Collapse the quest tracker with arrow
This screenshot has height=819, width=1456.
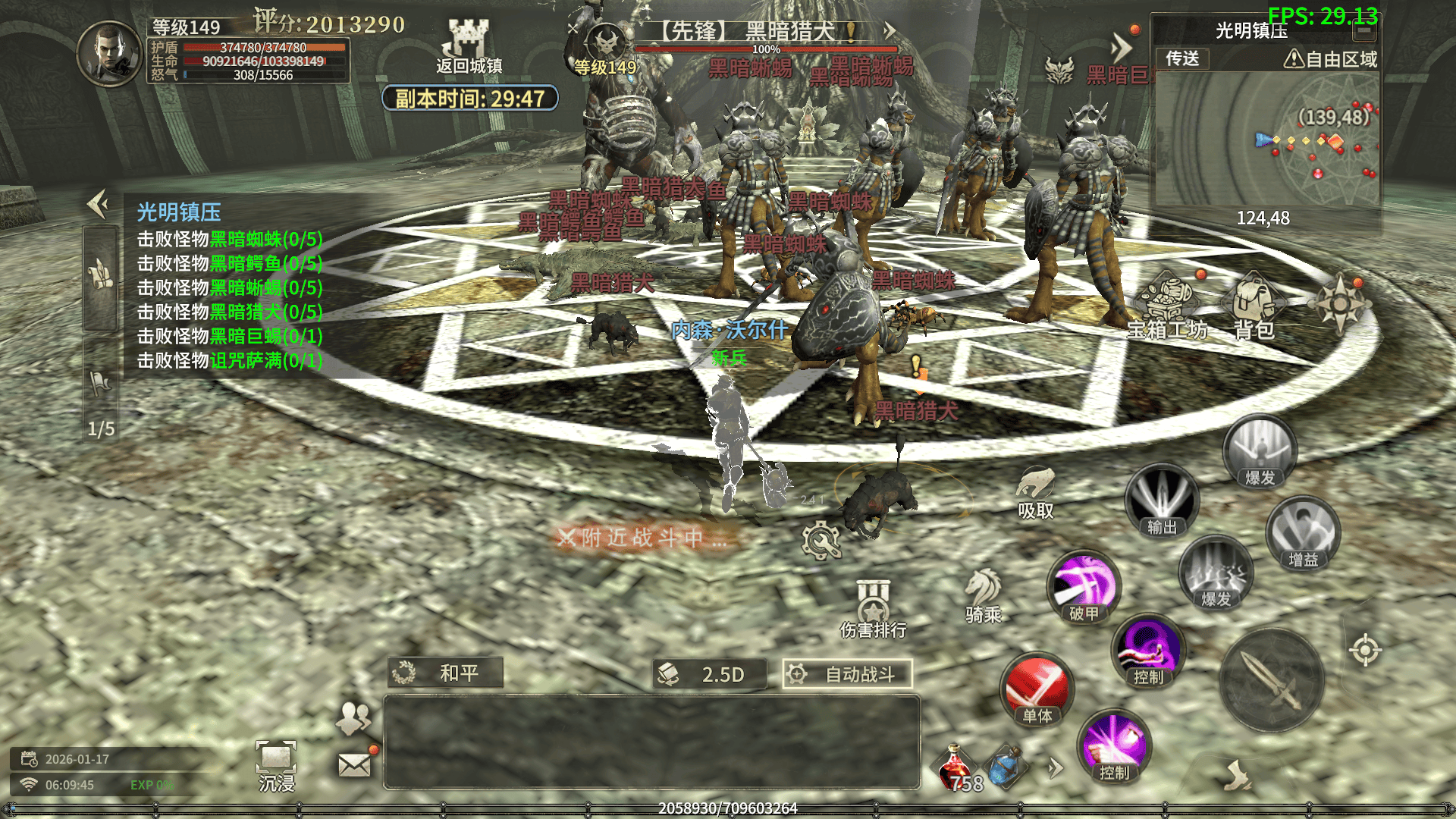pos(99,204)
